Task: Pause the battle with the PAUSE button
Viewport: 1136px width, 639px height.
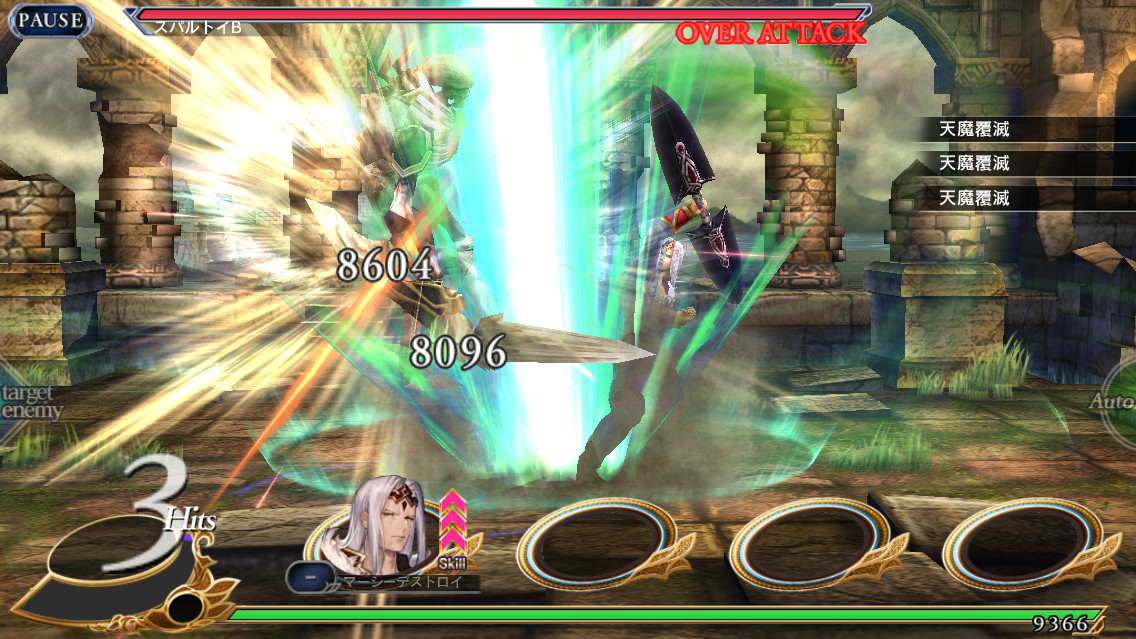Action: [50, 21]
